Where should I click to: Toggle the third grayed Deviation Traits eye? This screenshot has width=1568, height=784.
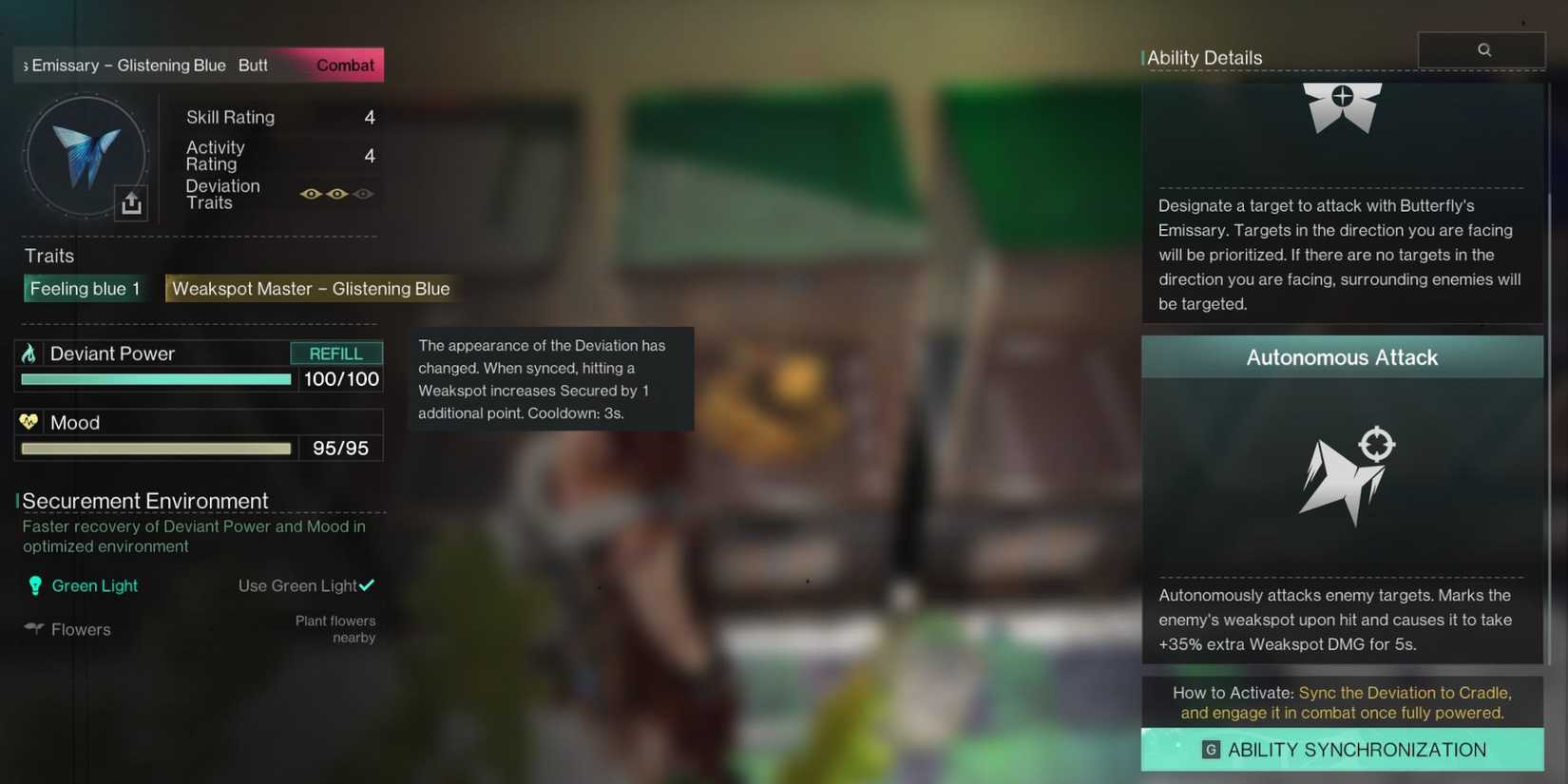pos(363,193)
